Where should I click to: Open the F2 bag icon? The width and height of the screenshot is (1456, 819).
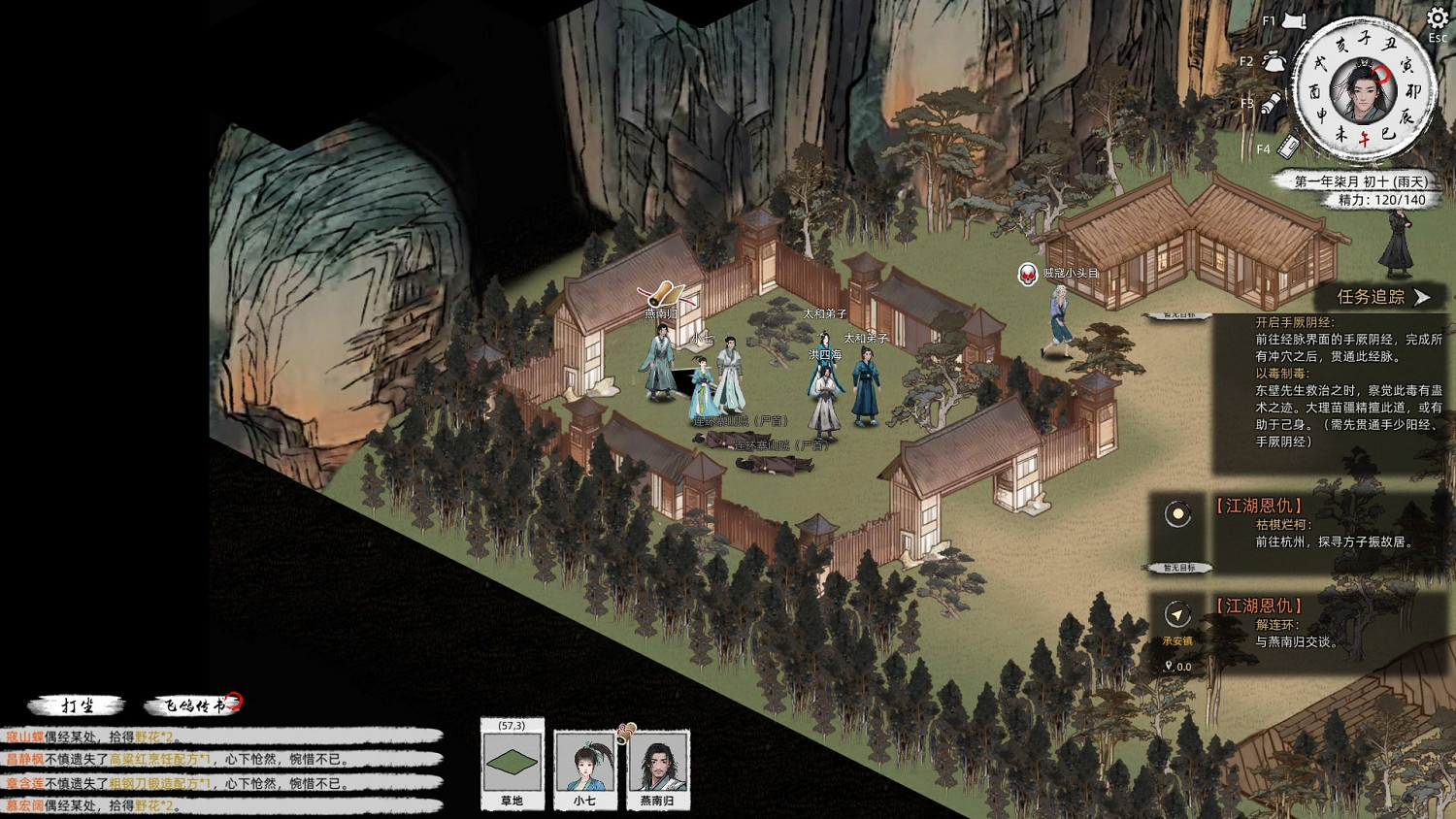(1274, 61)
